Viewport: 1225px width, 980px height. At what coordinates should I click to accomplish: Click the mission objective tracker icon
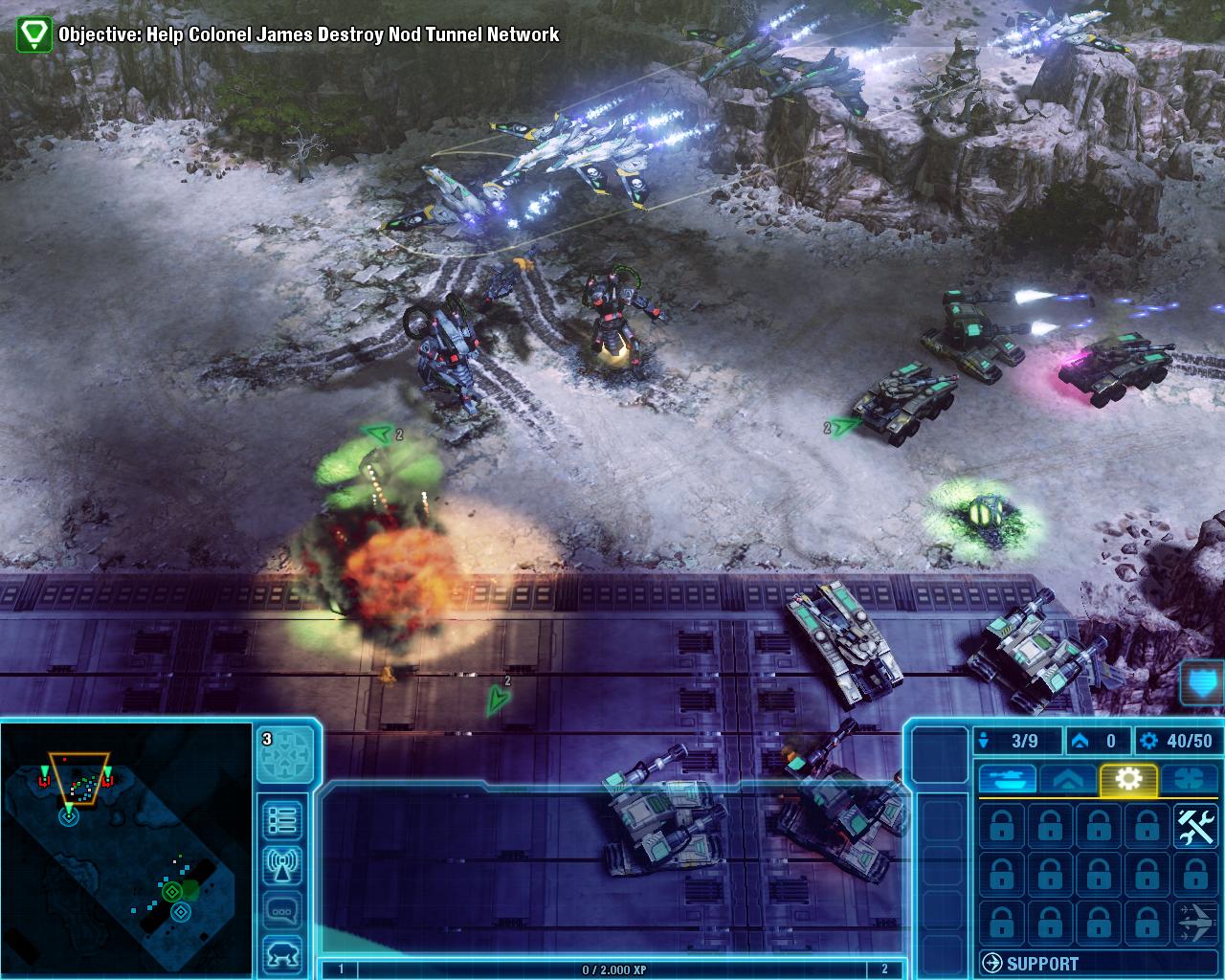[x=35, y=34]
